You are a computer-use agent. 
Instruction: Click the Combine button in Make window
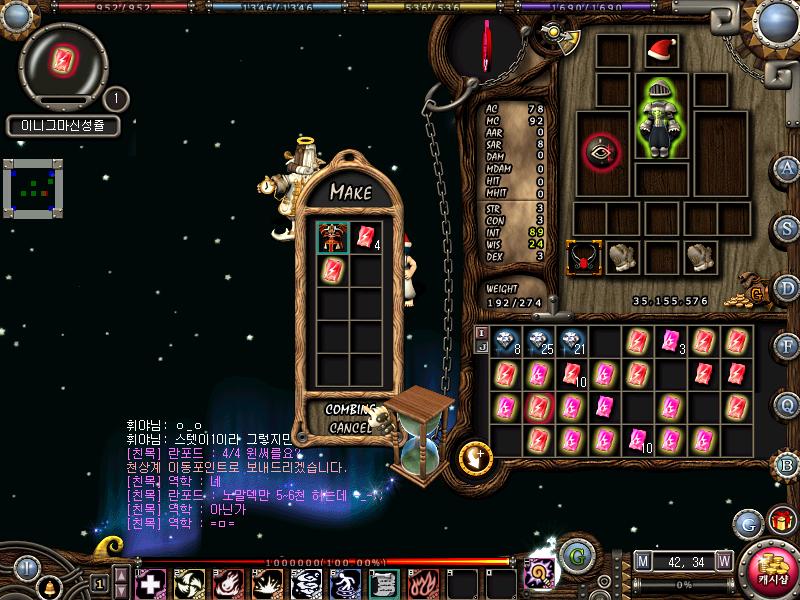(x=350, y=409)
